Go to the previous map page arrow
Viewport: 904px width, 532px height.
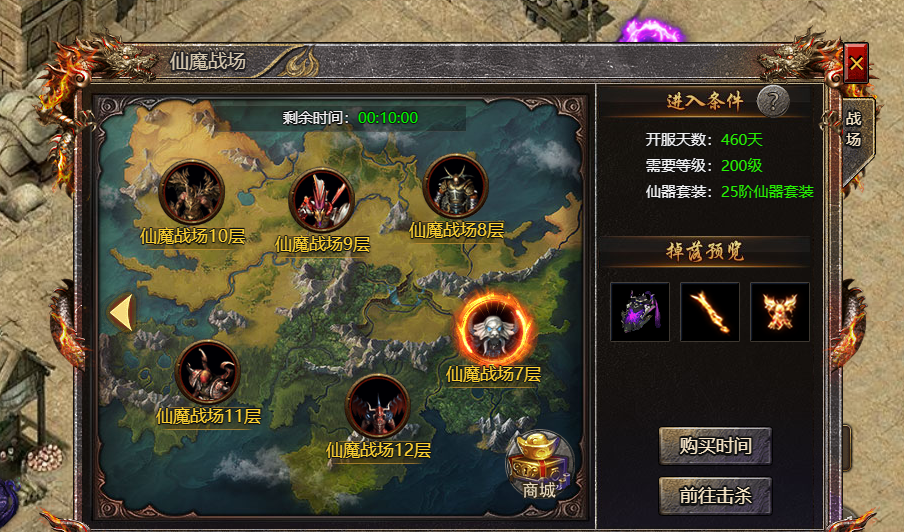pyautogui.click(x=121, y=313)
